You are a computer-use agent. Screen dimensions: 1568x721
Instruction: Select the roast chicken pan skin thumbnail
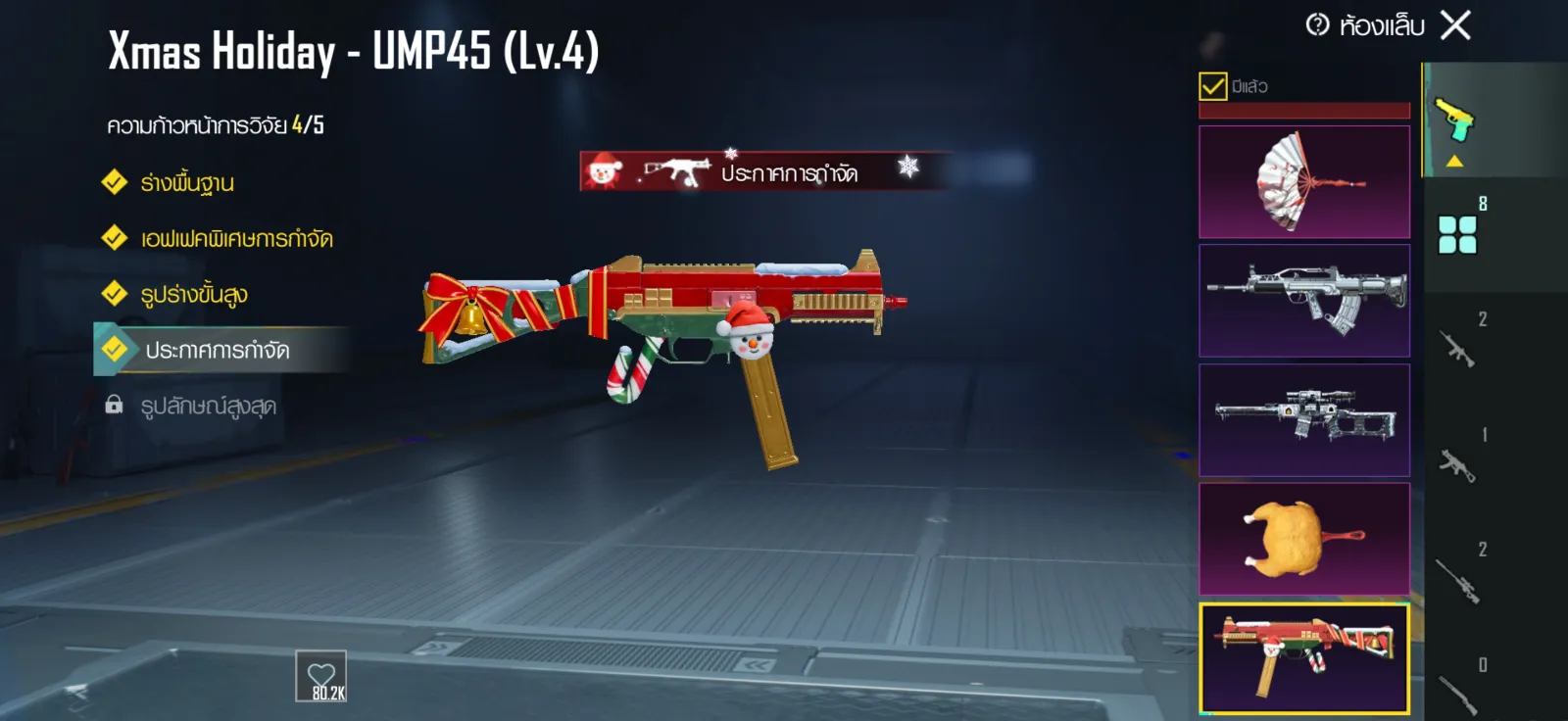pyautogui.click(x=1303, y=539)
